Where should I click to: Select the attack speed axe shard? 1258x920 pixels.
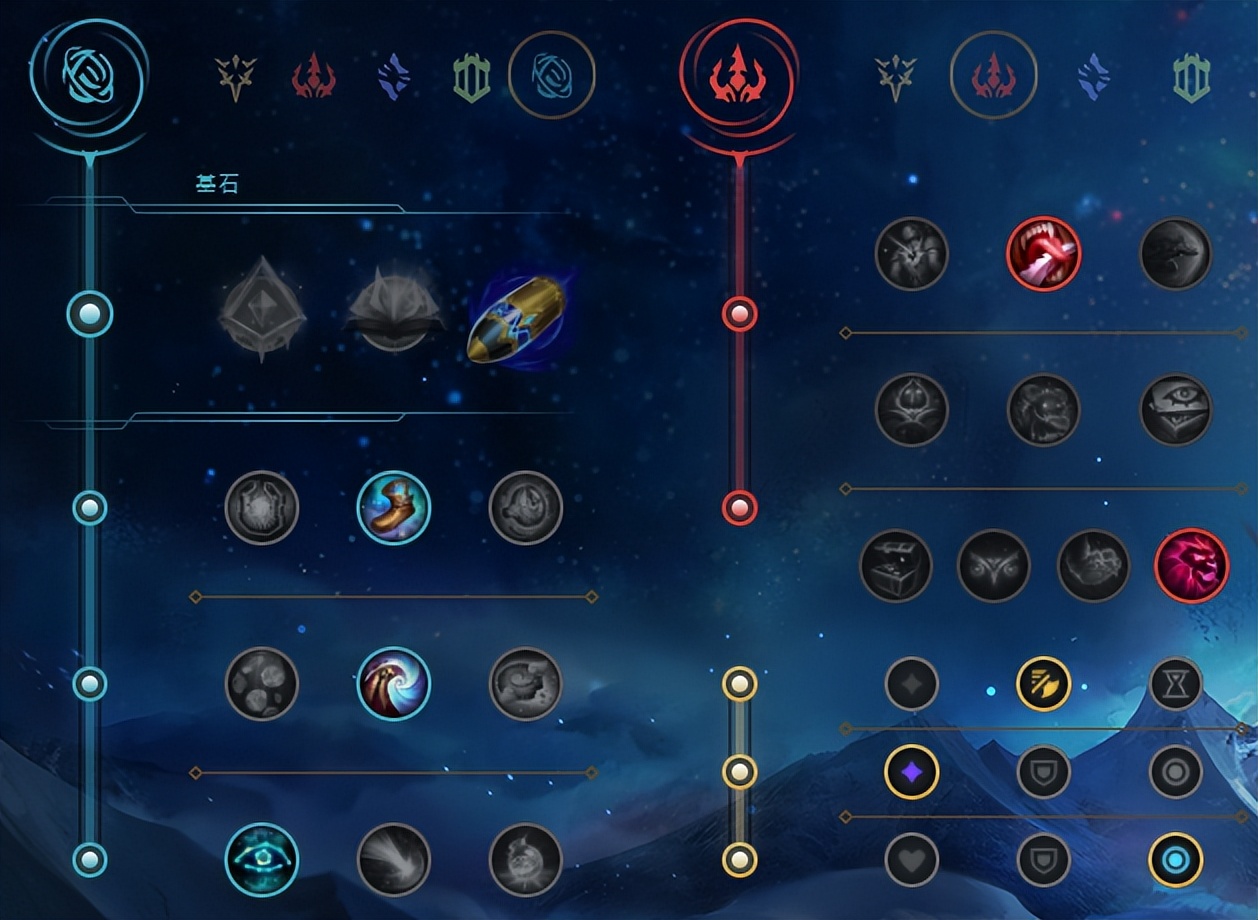(1044, 684)
